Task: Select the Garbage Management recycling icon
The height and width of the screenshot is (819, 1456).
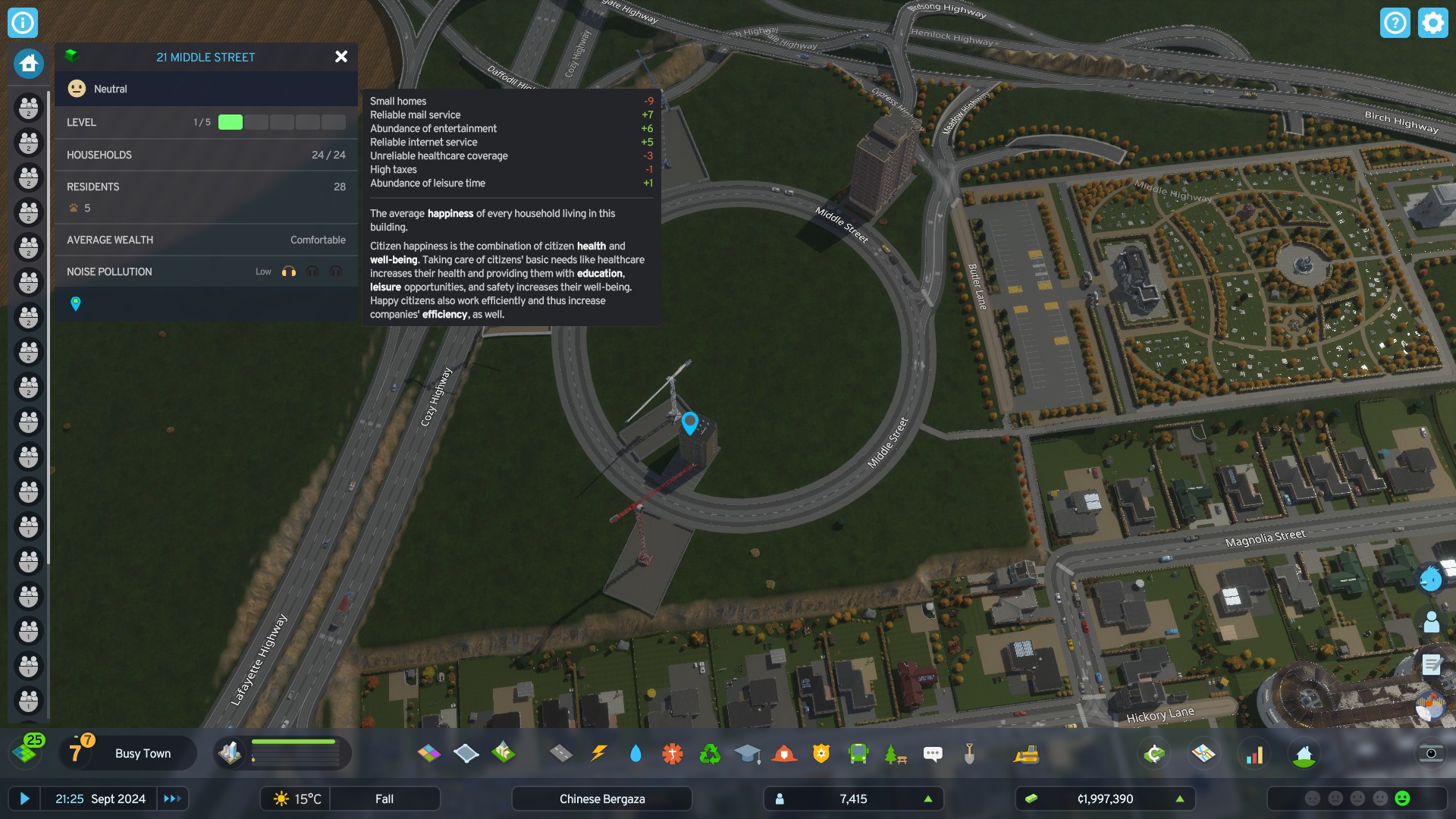Action: pyautogui.click(x=709, y=753)
